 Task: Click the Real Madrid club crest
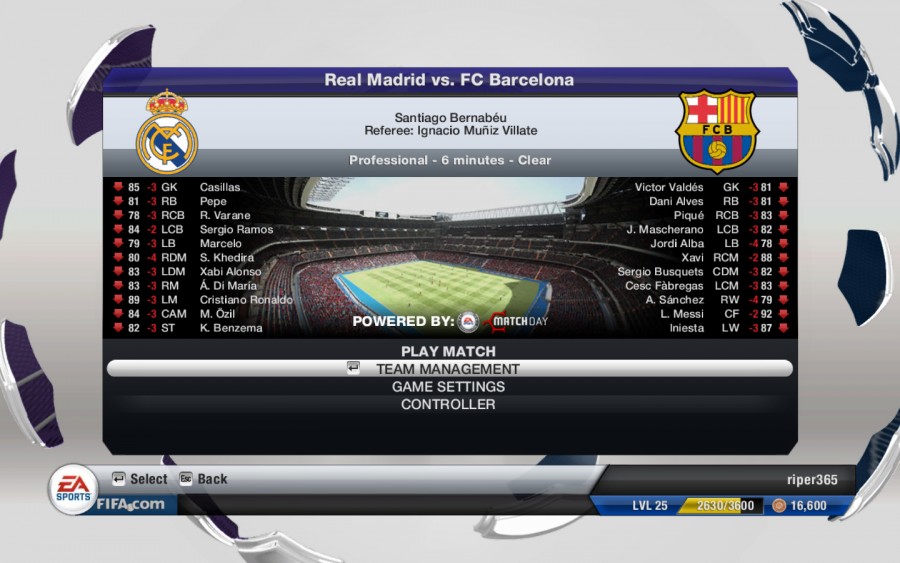point(167,132)
